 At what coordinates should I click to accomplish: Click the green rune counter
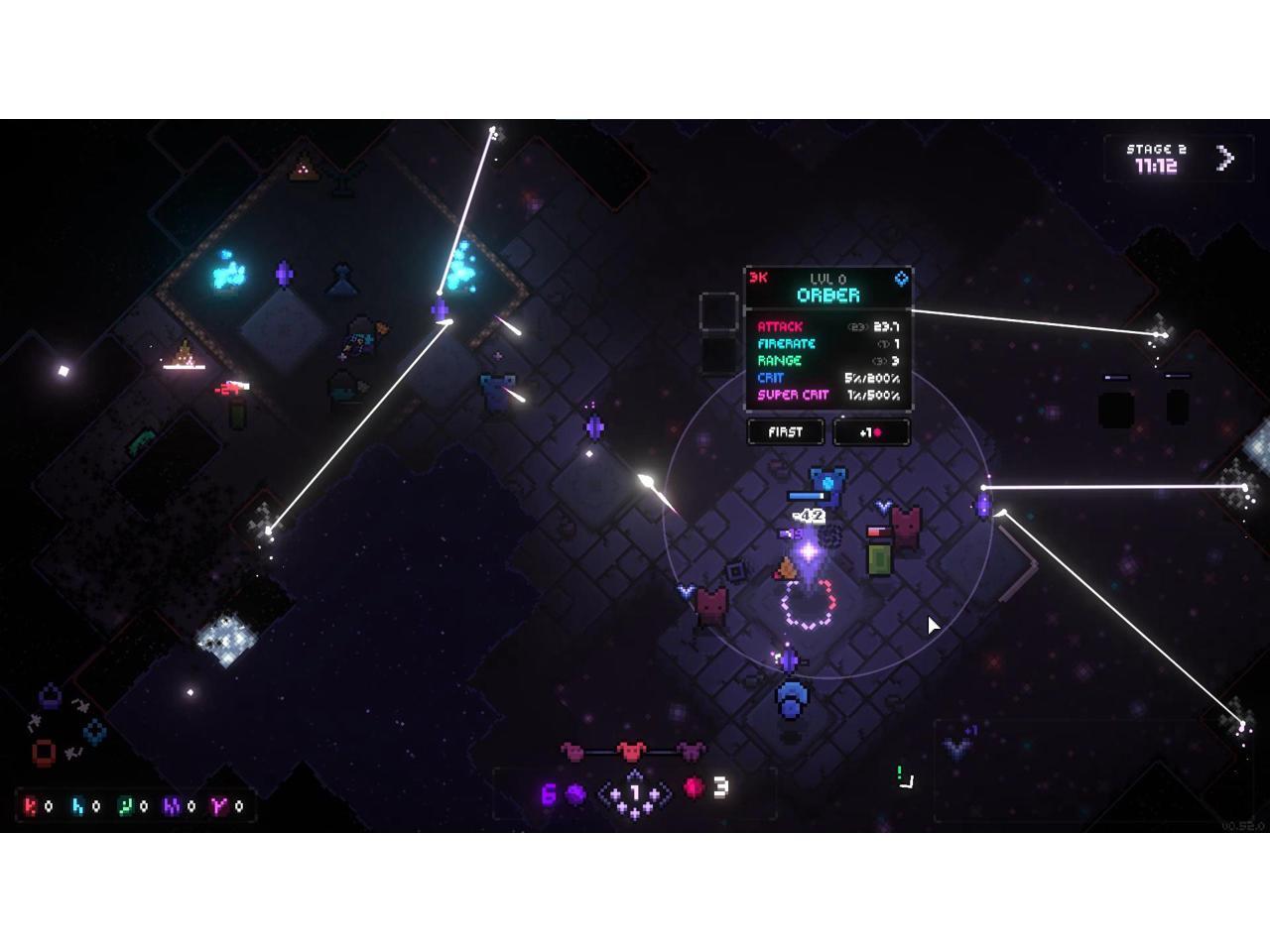point(133,806)
